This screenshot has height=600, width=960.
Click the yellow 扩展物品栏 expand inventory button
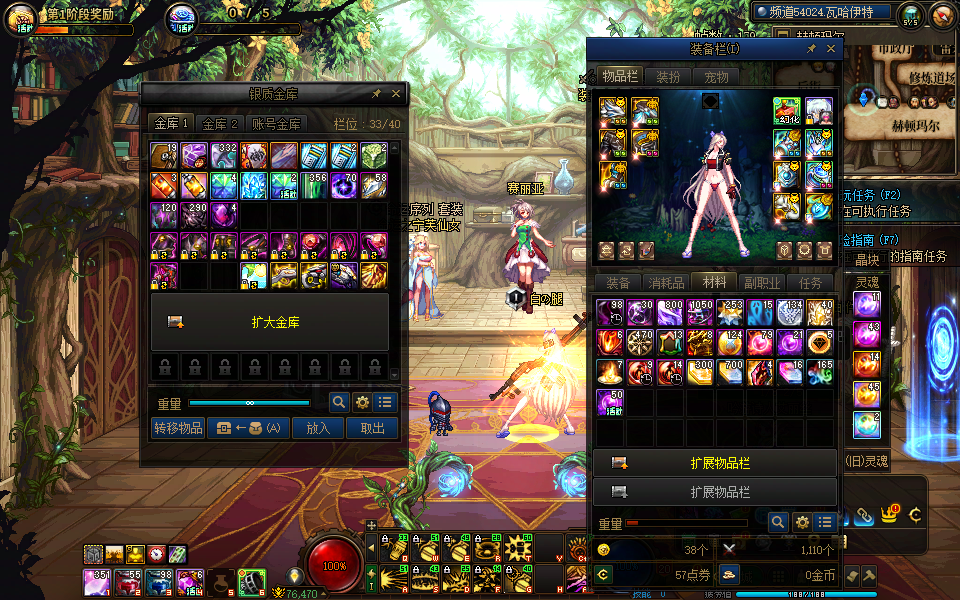715,463
